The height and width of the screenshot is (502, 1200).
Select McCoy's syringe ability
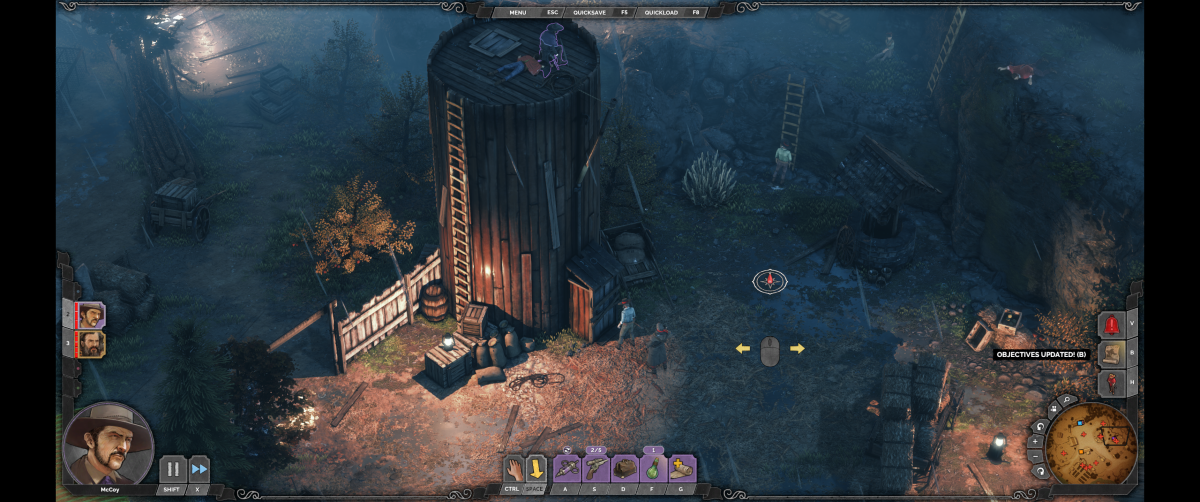pos(567,468)
